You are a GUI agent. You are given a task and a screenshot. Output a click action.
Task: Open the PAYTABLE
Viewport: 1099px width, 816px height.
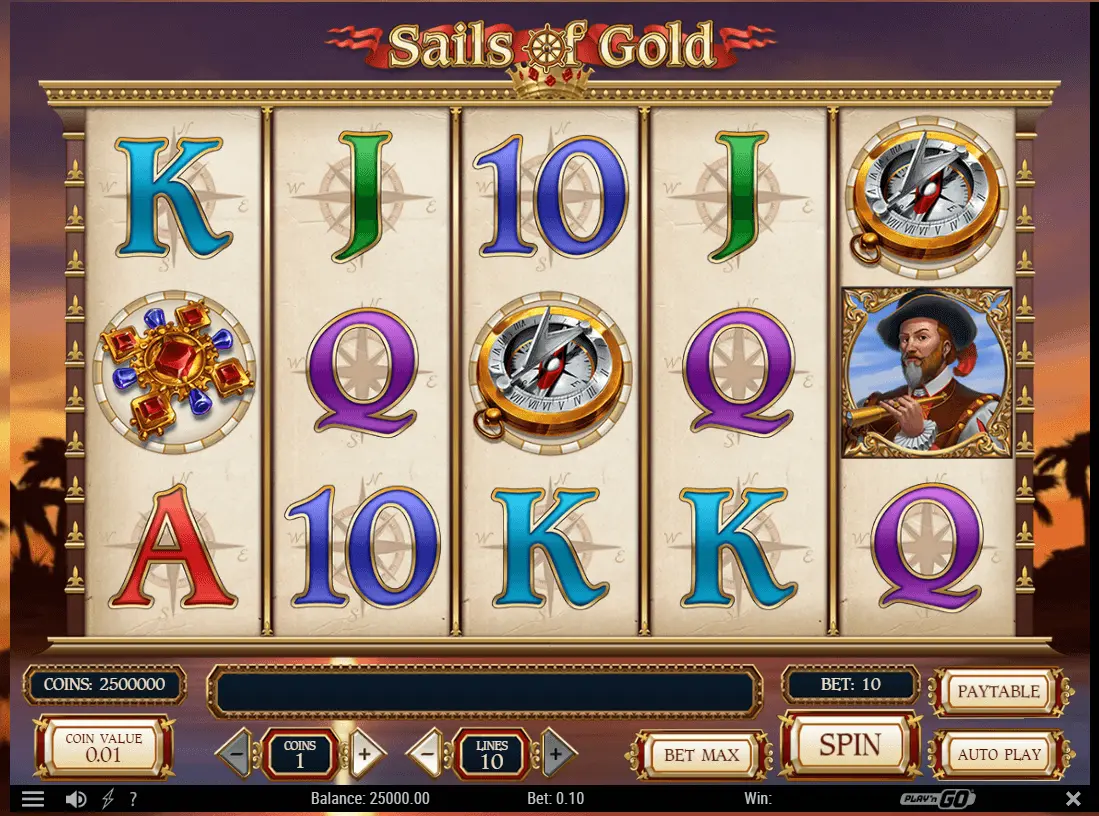click(x=998, y=692)
